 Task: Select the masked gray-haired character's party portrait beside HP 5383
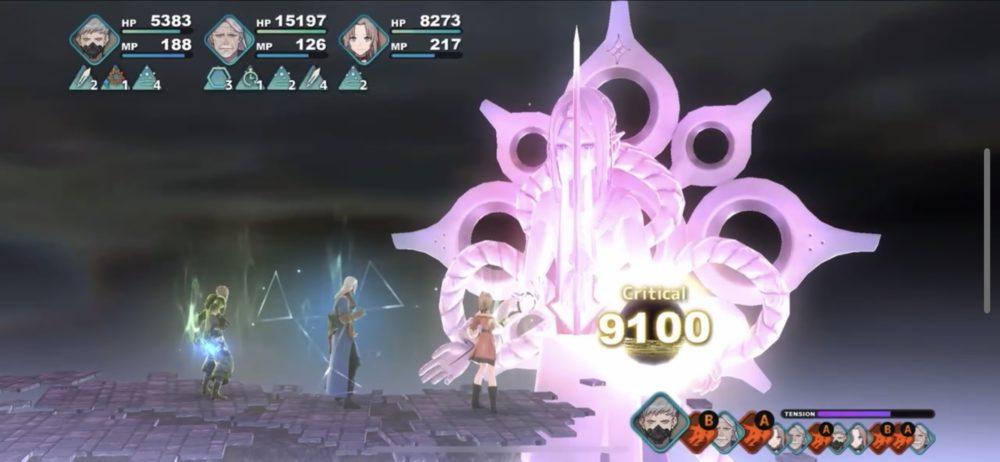(94, 39)
